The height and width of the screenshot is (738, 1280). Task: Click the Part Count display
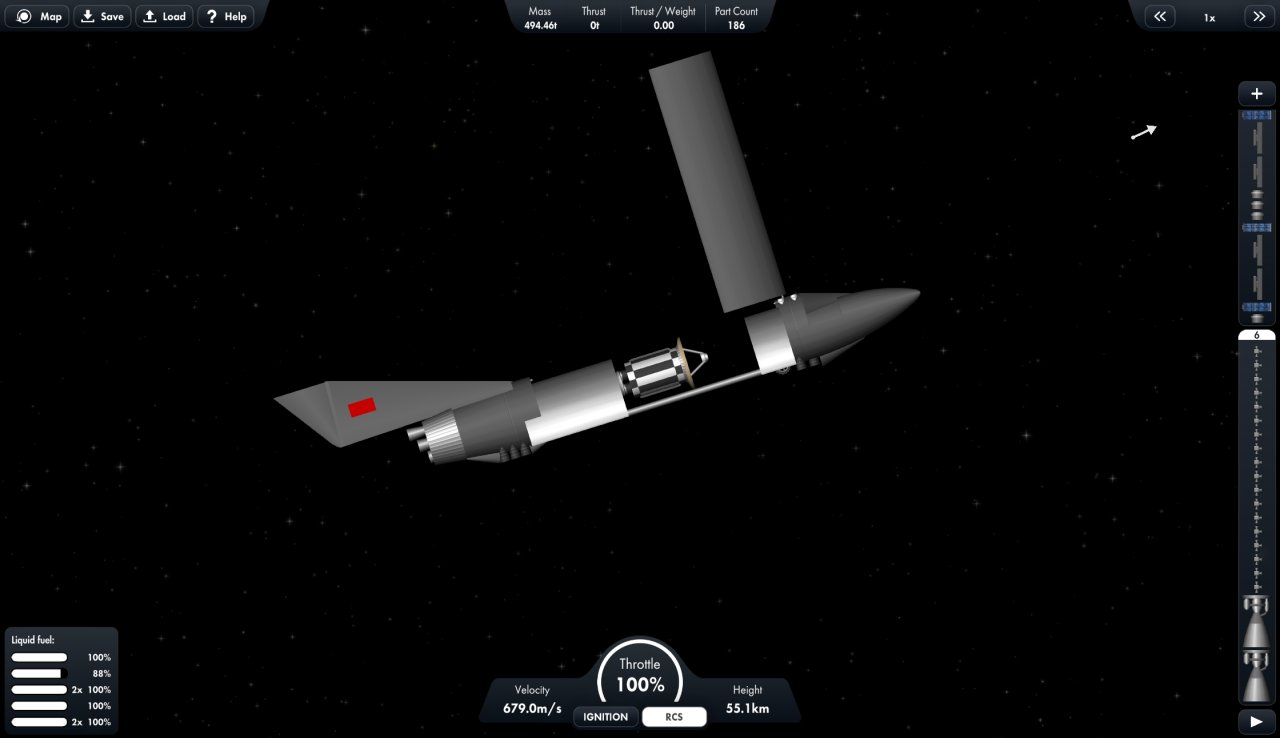click(x=736, y=17)
